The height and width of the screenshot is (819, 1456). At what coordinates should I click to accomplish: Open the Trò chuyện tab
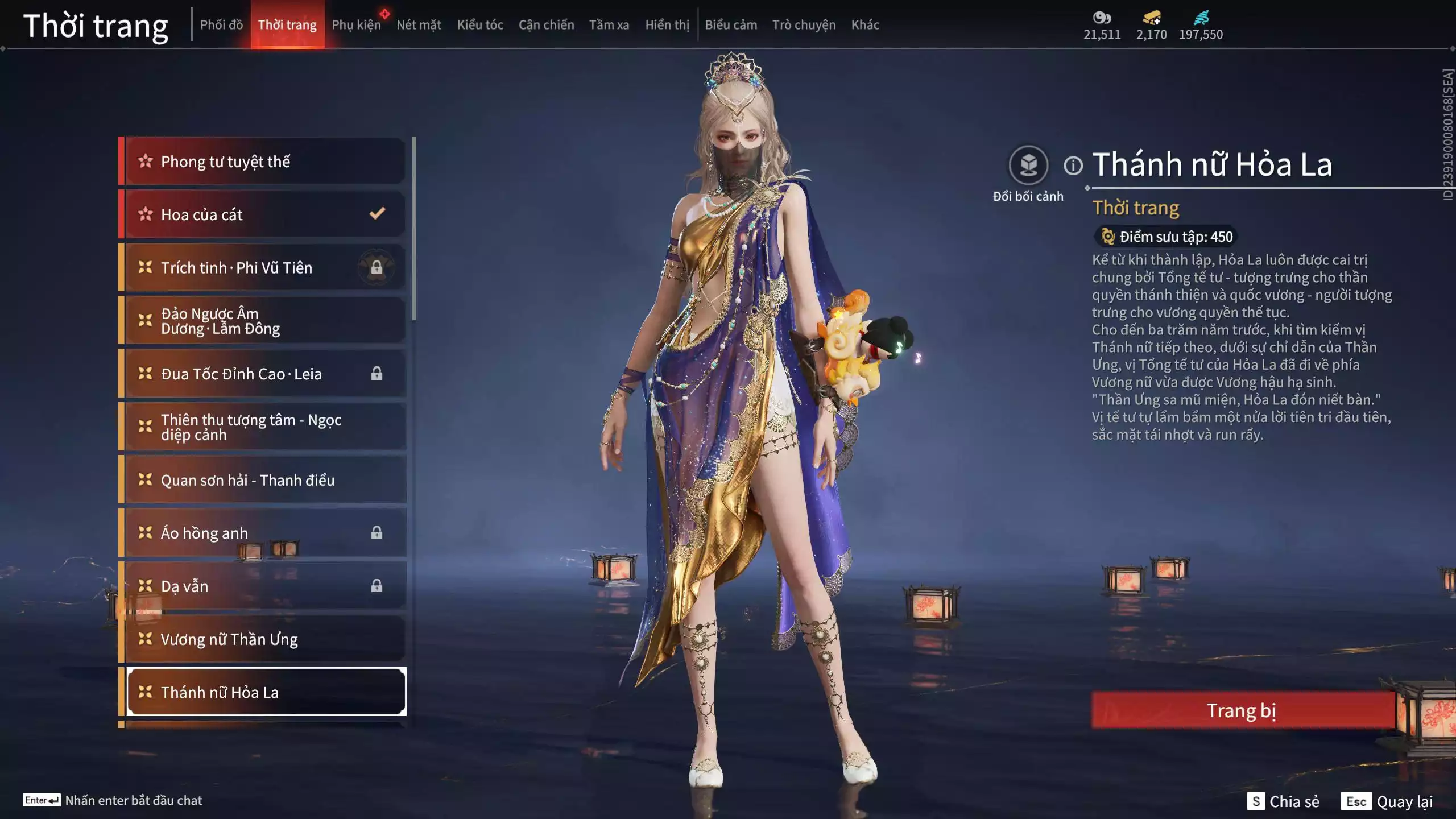click(804, 25)
